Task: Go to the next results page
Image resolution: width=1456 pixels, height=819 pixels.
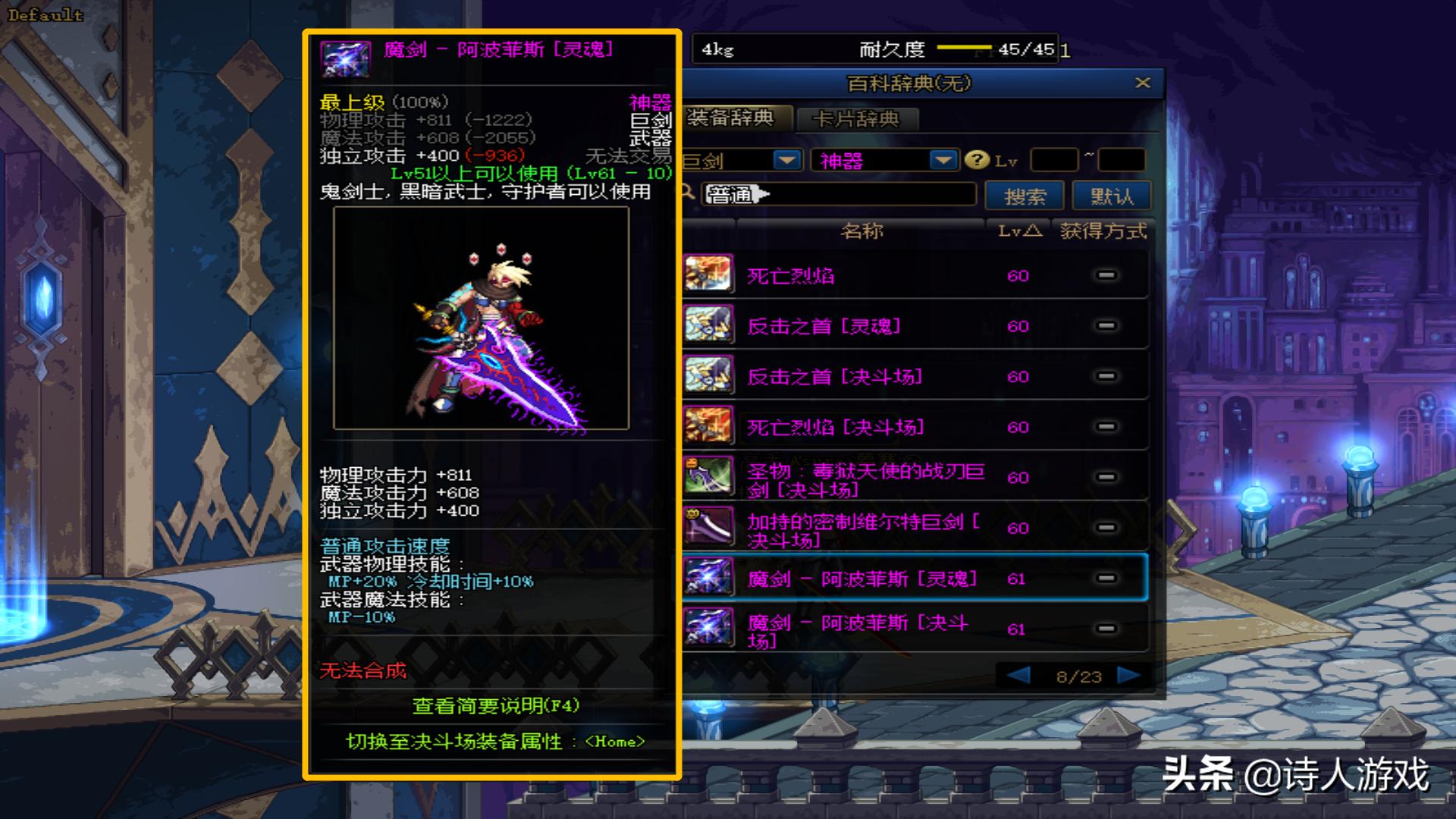Action: point(1128,675)
